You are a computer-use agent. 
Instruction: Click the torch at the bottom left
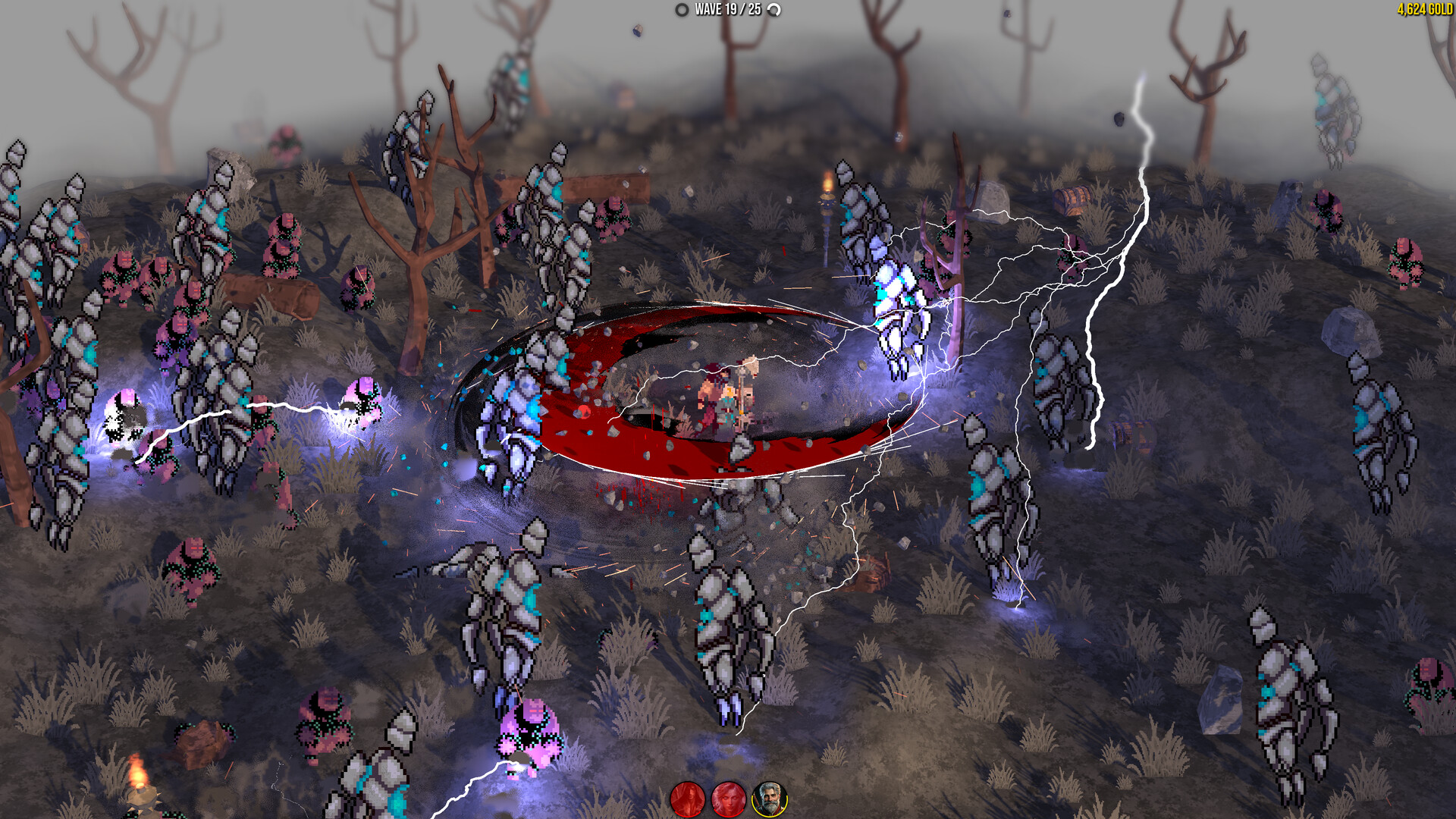click(x=140, y=781)
